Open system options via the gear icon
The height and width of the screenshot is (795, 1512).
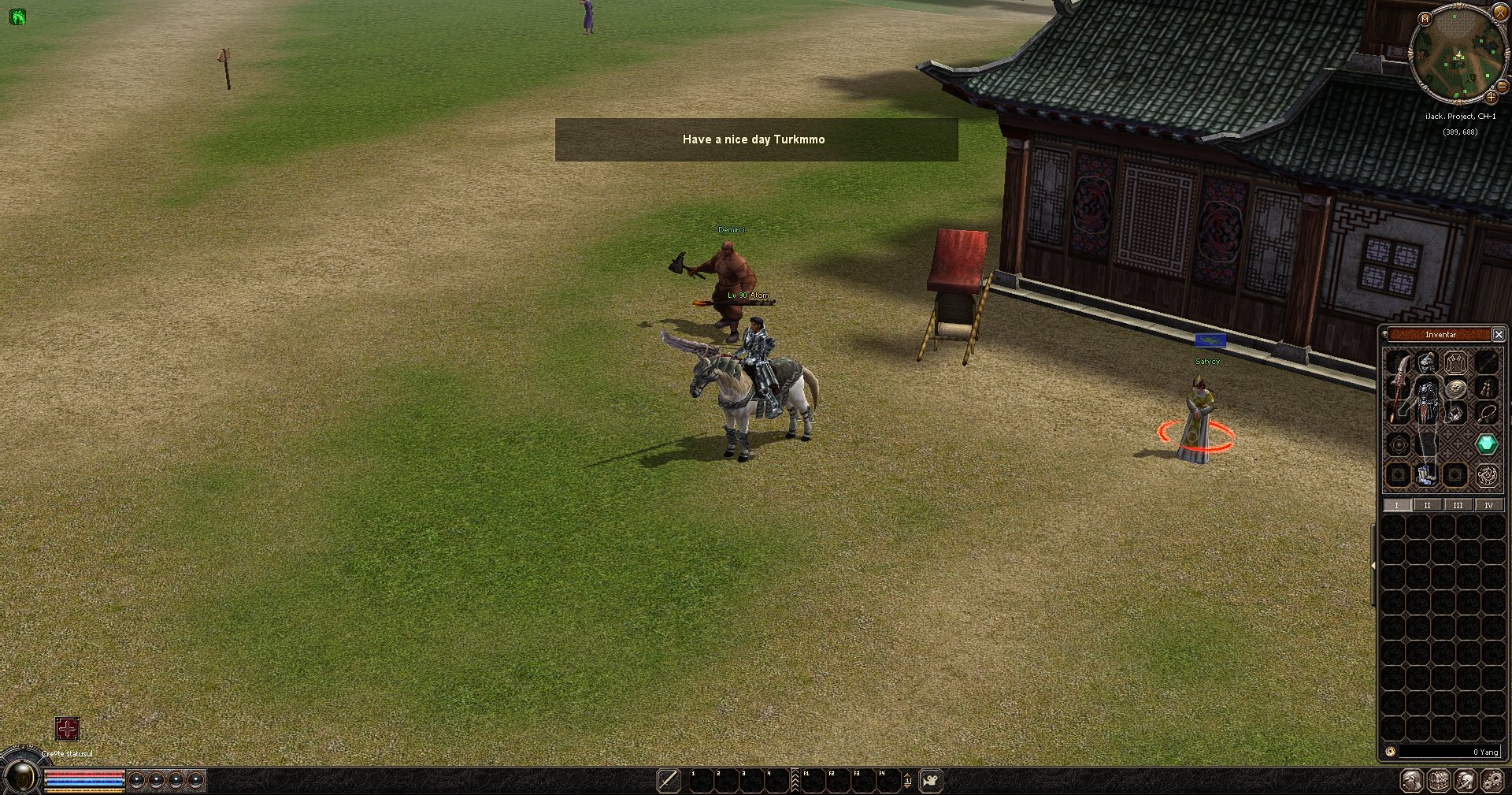coord(1493,781)
